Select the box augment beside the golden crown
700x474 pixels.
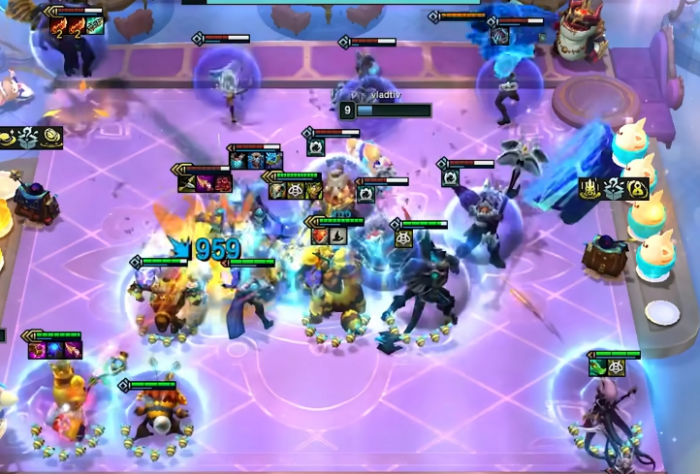pyautogui.click(x=613, y=189)
